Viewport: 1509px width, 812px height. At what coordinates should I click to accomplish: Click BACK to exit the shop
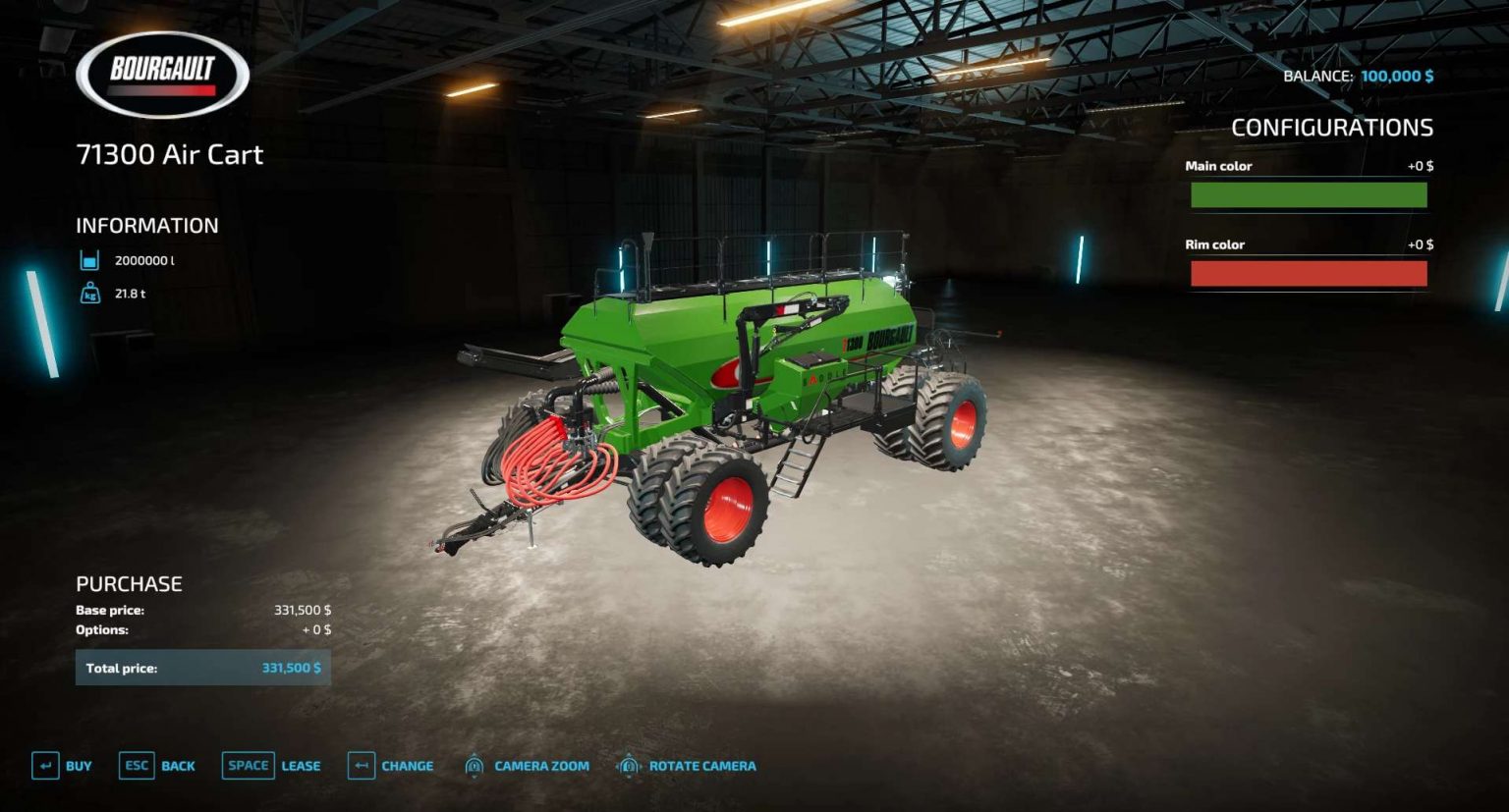pyautogui.click(x=179, y=765)
